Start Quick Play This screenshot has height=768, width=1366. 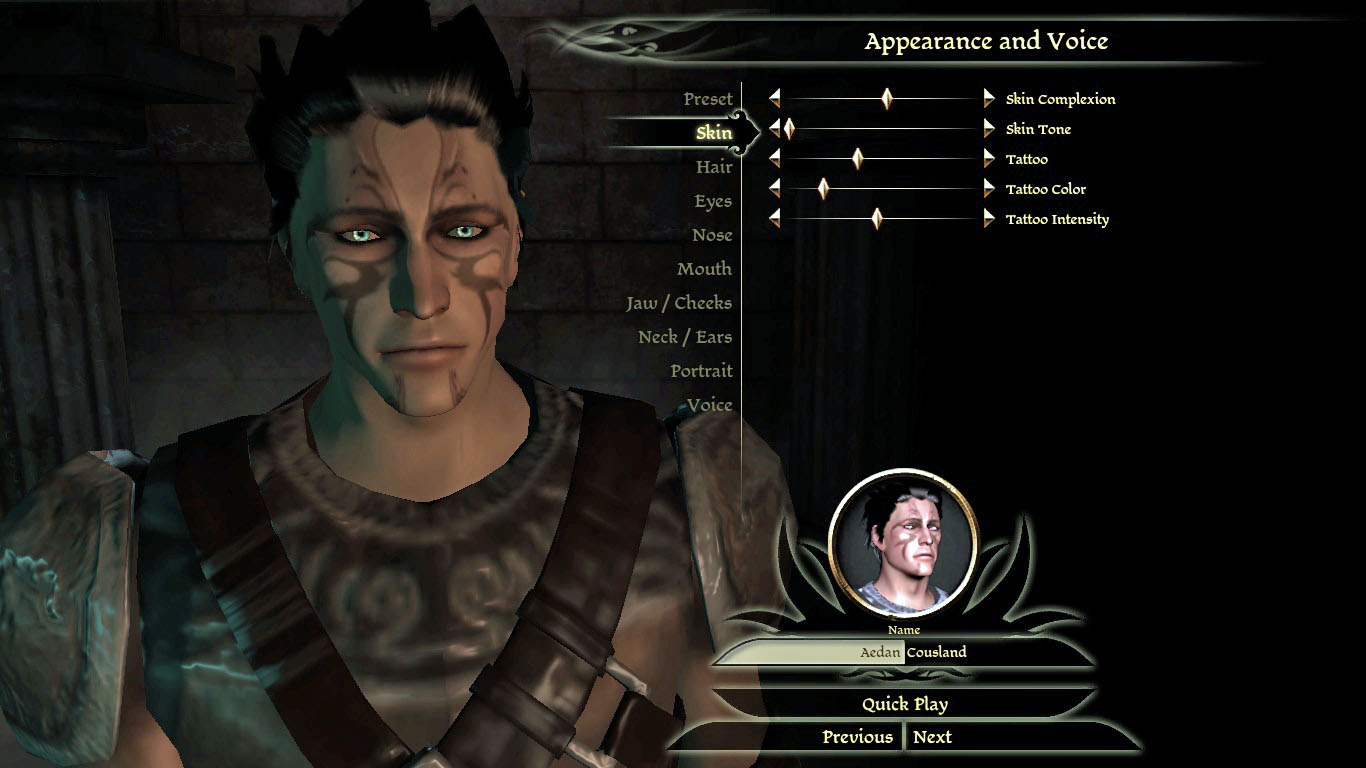905,704
